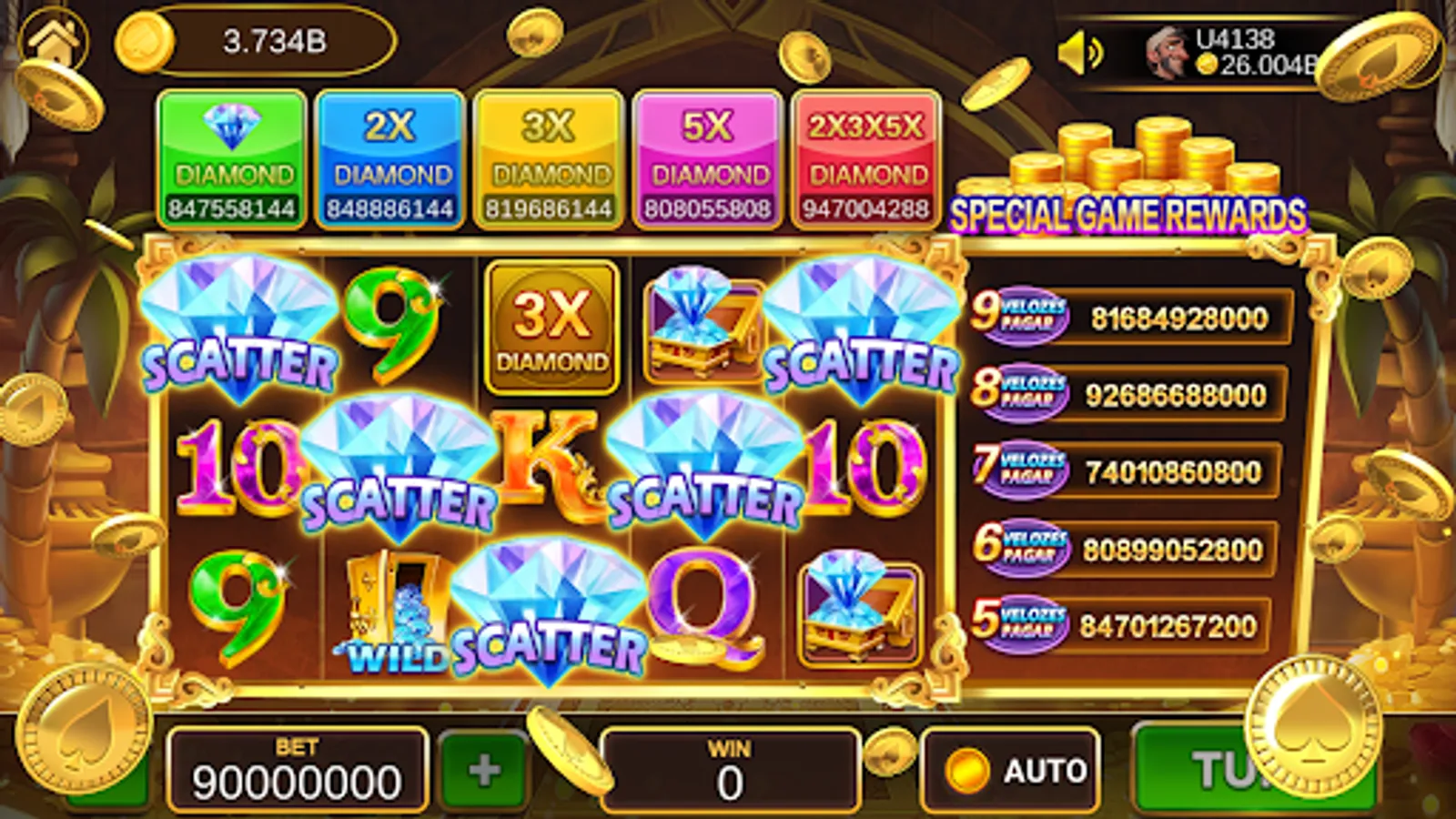The width and height of the screenshot is (1456, 819).
Task: Select the 5X DIAMOND jackpot card
Action: coord(707,157)
